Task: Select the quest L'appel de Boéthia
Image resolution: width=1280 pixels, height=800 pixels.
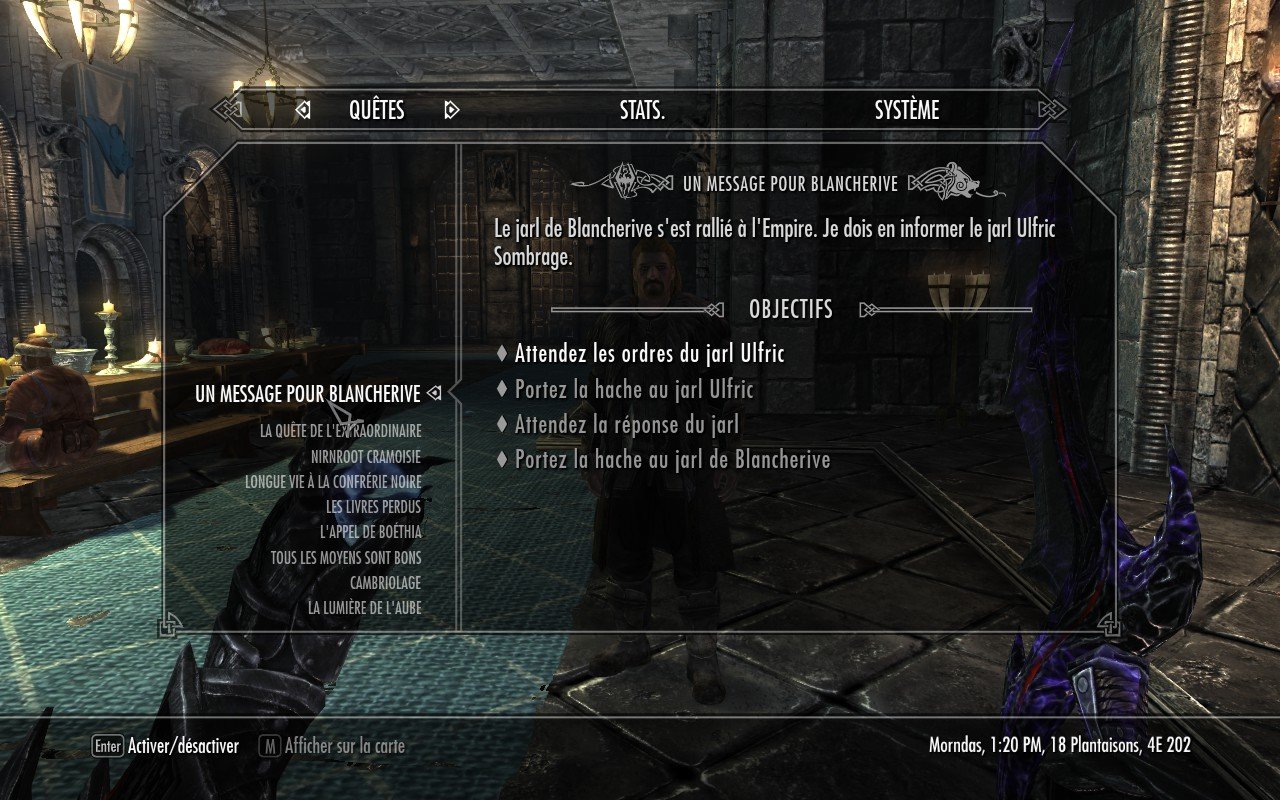Action: click(x=370, y=532)
